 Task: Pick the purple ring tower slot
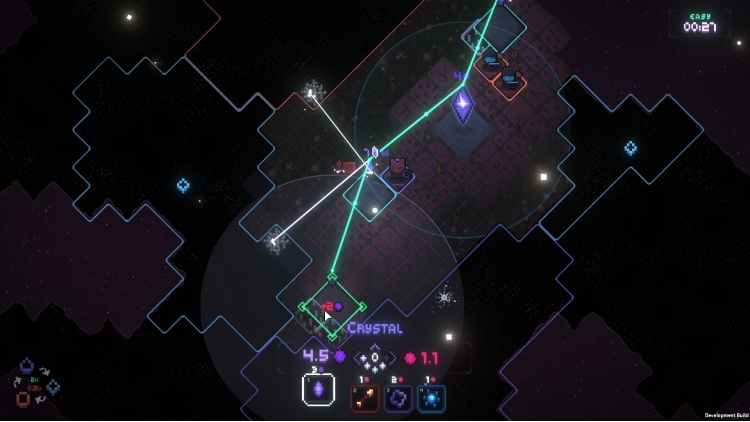398,398
